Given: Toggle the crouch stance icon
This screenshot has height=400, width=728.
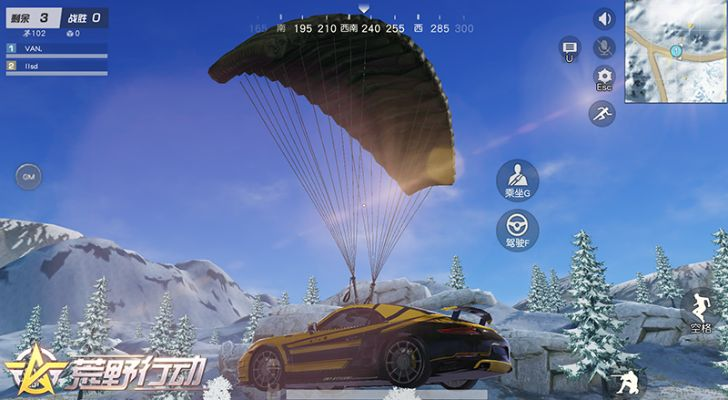Looking at the screenshot, I should [x=628, y=383].
